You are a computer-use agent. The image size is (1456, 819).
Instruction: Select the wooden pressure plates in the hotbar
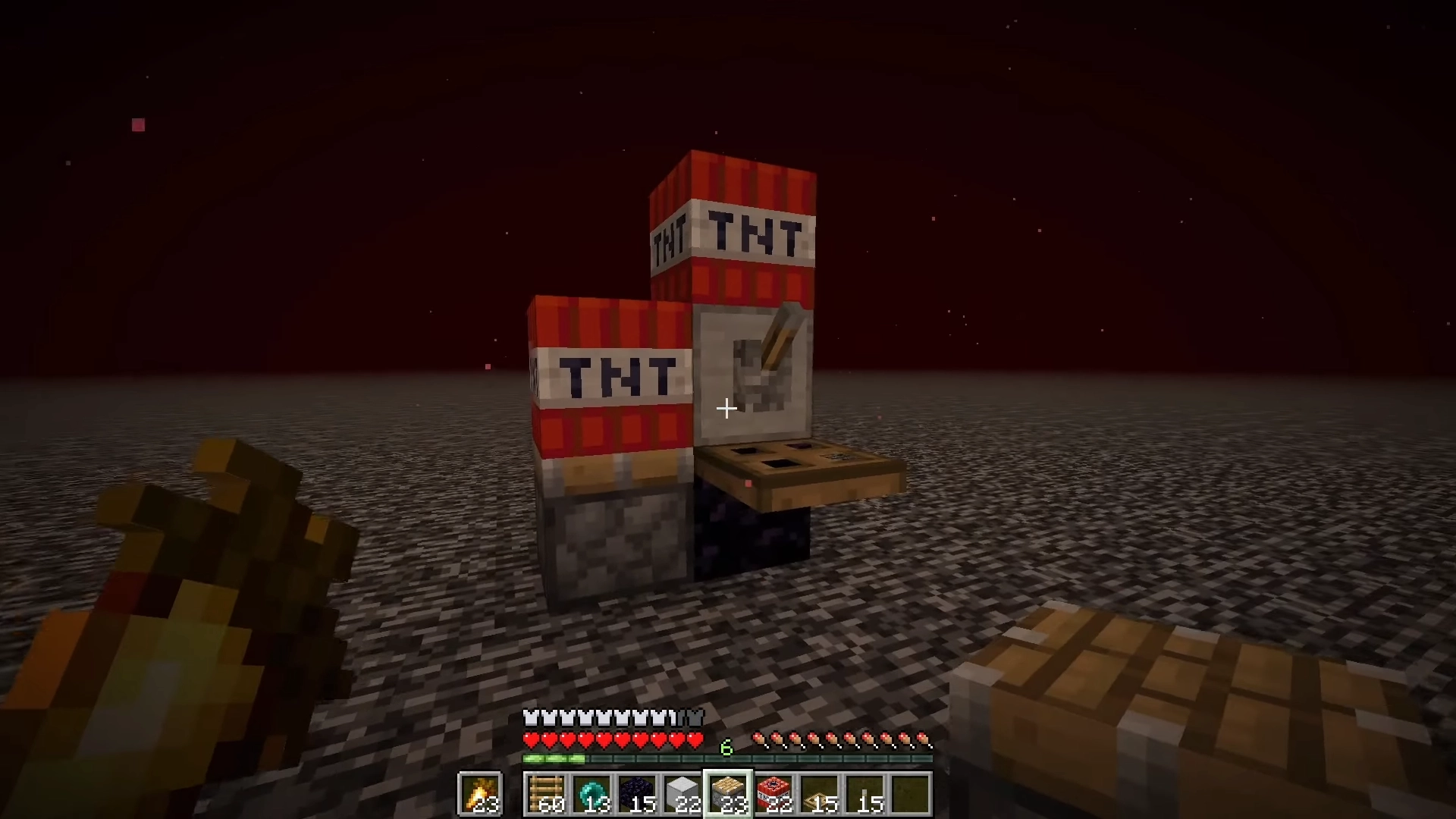[818, 792]
